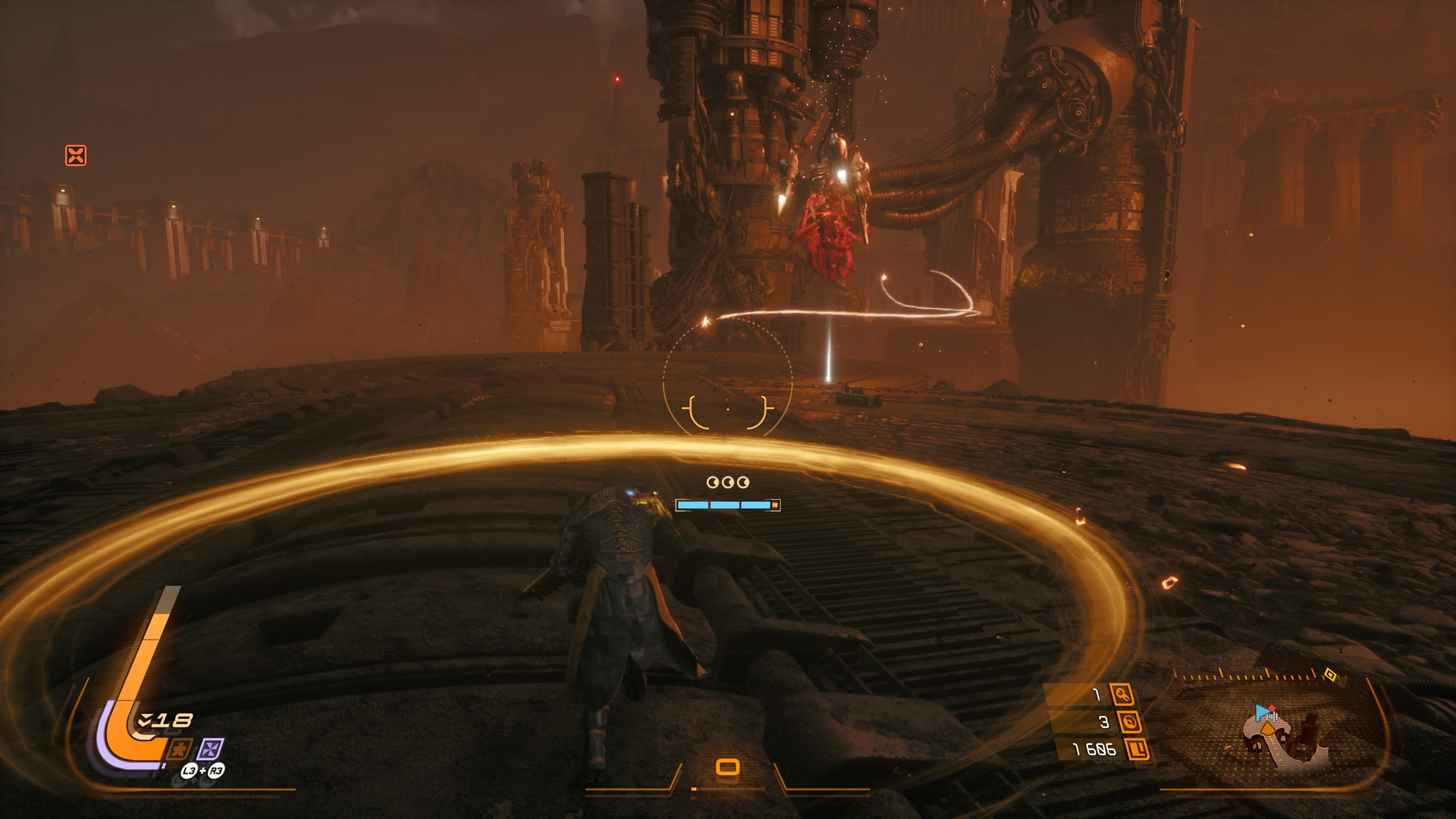Click the orange crossed-square icon at screen edge
The image size is (1456, 819).
pyautogui.click(x=76, y=155)
